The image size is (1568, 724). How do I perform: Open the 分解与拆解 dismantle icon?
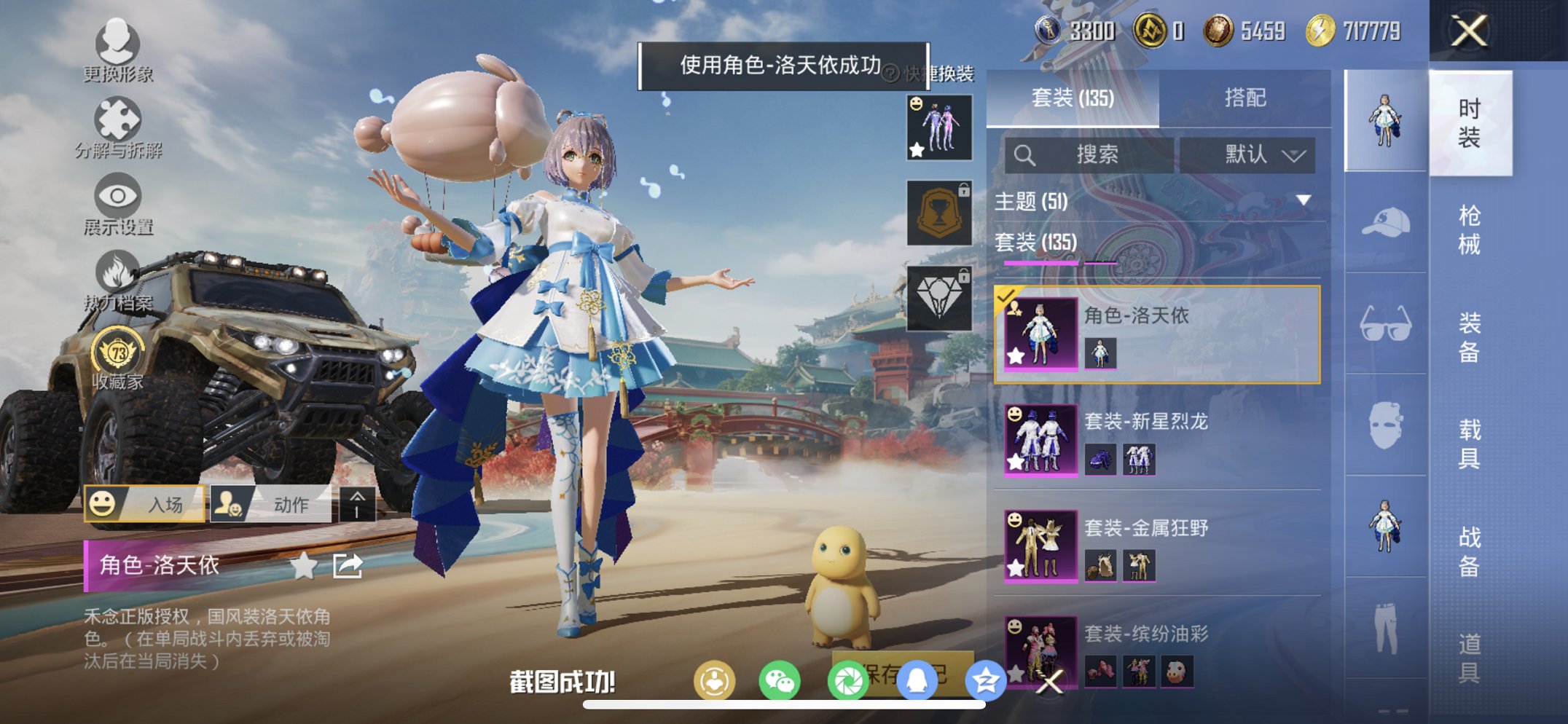pyautogui.click(x=119, y=118)
